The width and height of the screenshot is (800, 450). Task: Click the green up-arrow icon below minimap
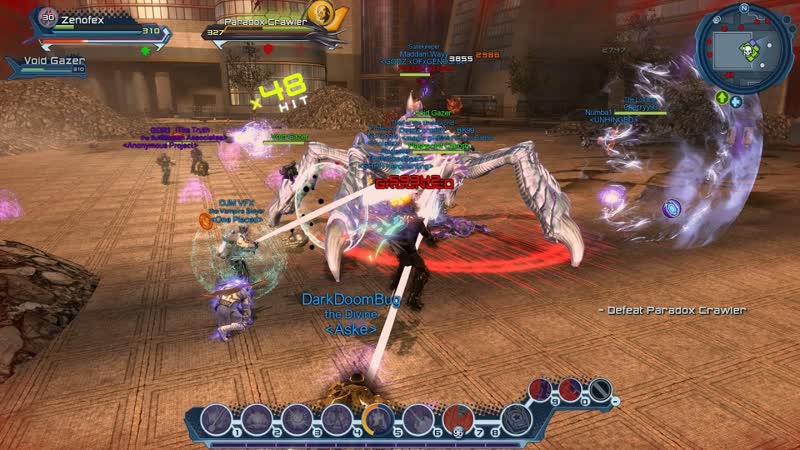721,98
